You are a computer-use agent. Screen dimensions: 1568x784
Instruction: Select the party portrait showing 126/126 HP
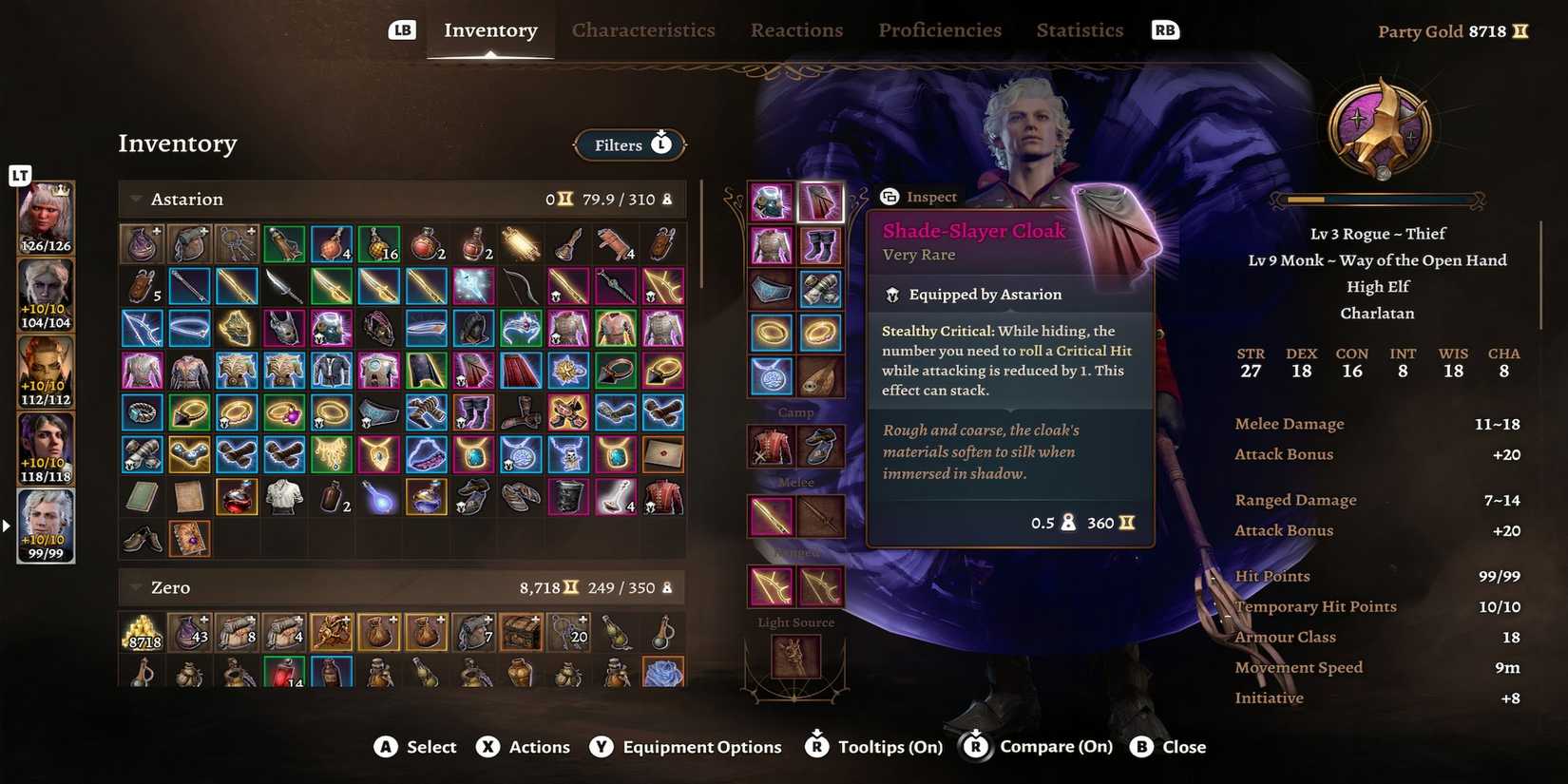pos(46,219)
